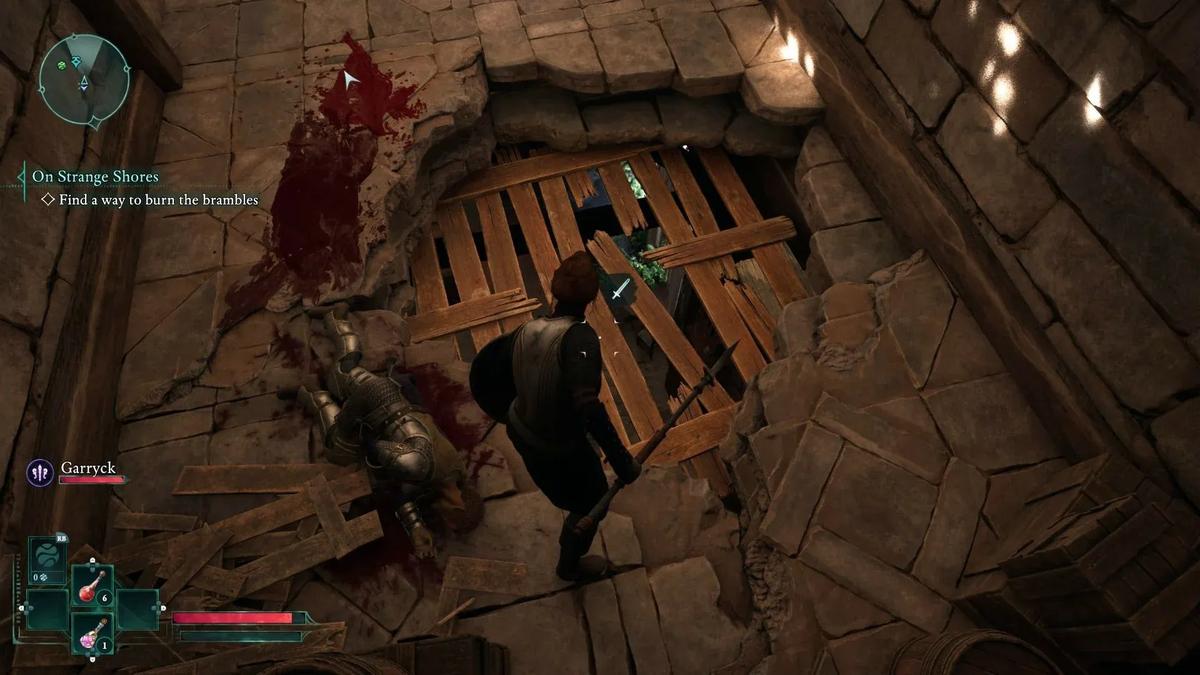This screenshot has width=1200, height=675.
Task: Click the sword interaction icon on the boards
Action: click(x=621, y=291)
